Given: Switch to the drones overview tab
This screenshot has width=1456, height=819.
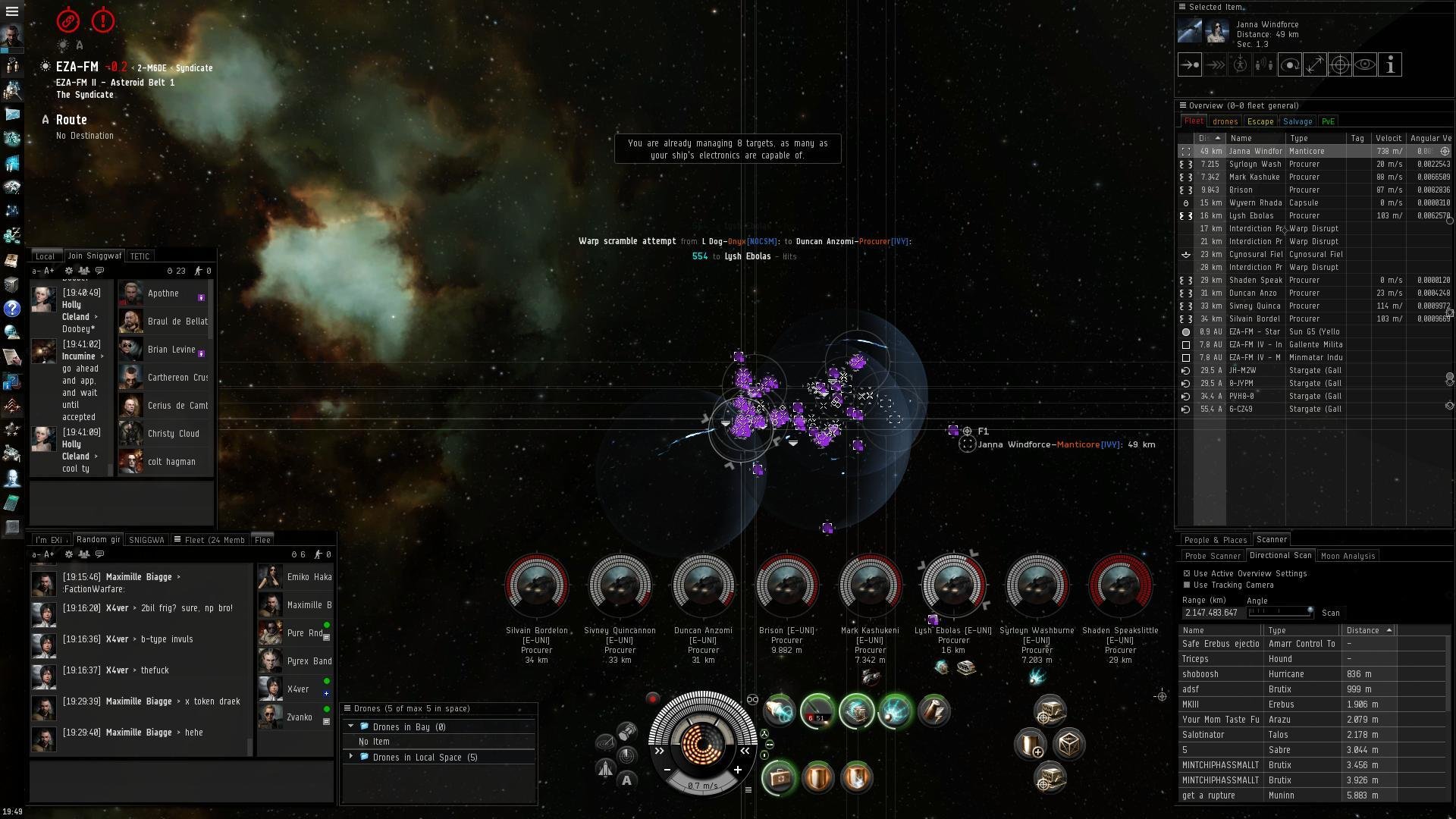Looking at the screenshot, I should click(x=1225, y=121).
